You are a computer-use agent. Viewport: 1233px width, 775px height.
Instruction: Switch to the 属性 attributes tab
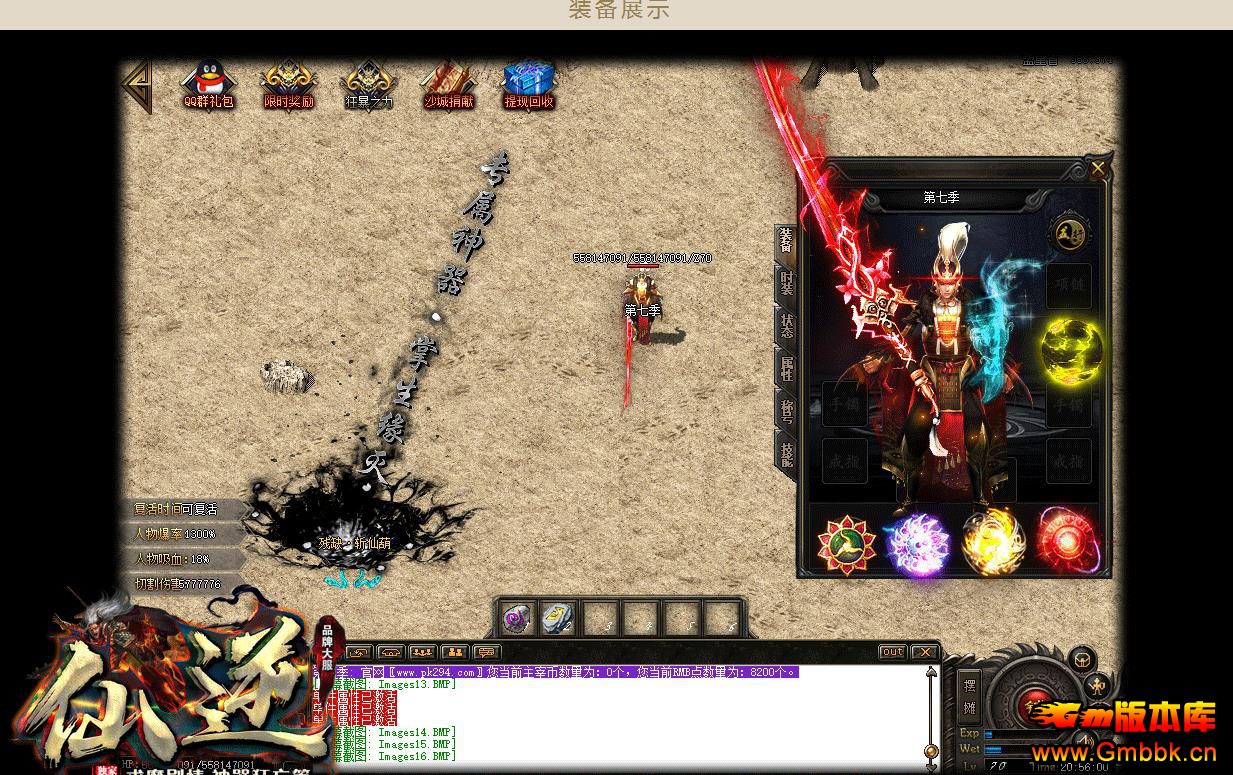tap(787, 366)
